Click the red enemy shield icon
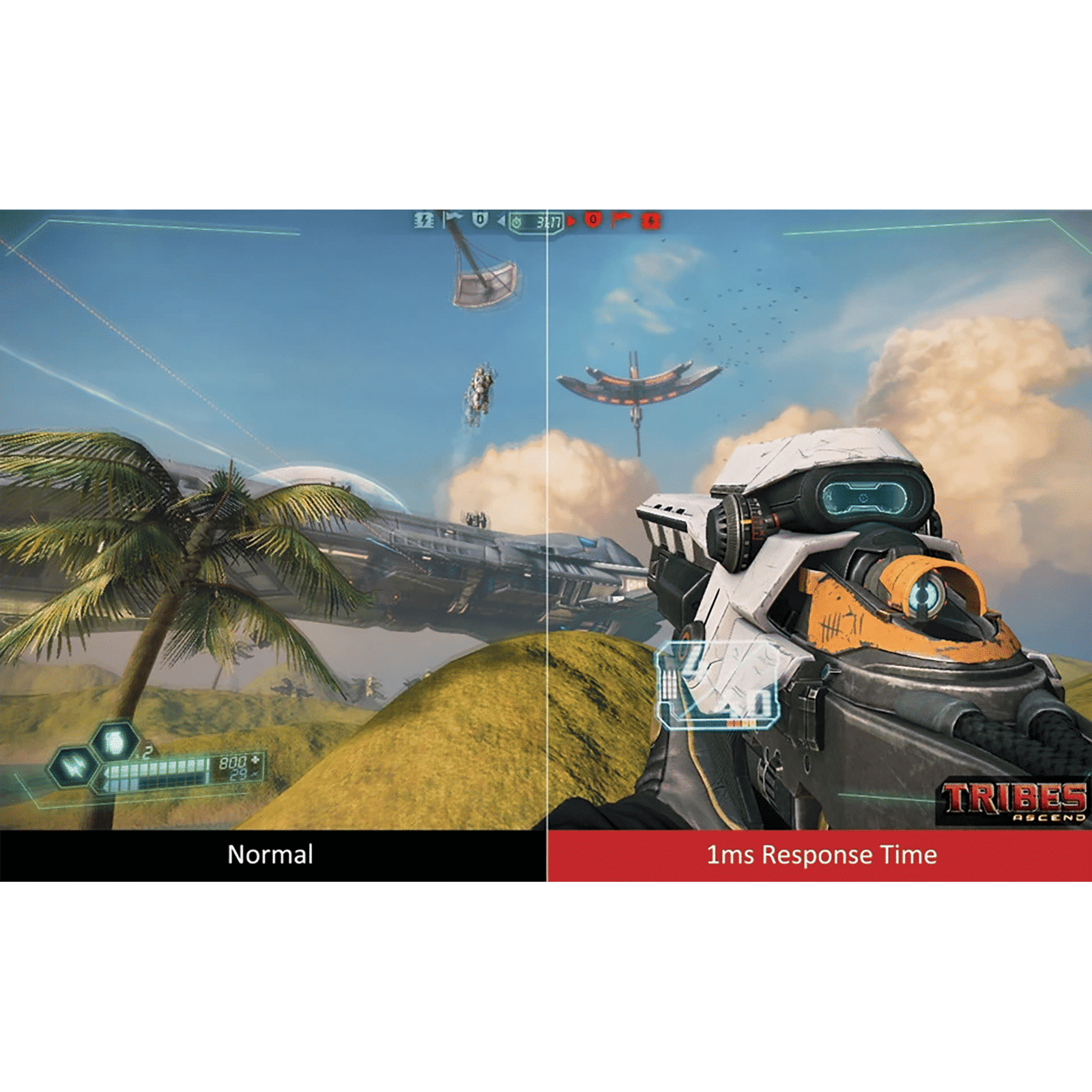The image size is (1092, 1092). (x=594, y=220)
